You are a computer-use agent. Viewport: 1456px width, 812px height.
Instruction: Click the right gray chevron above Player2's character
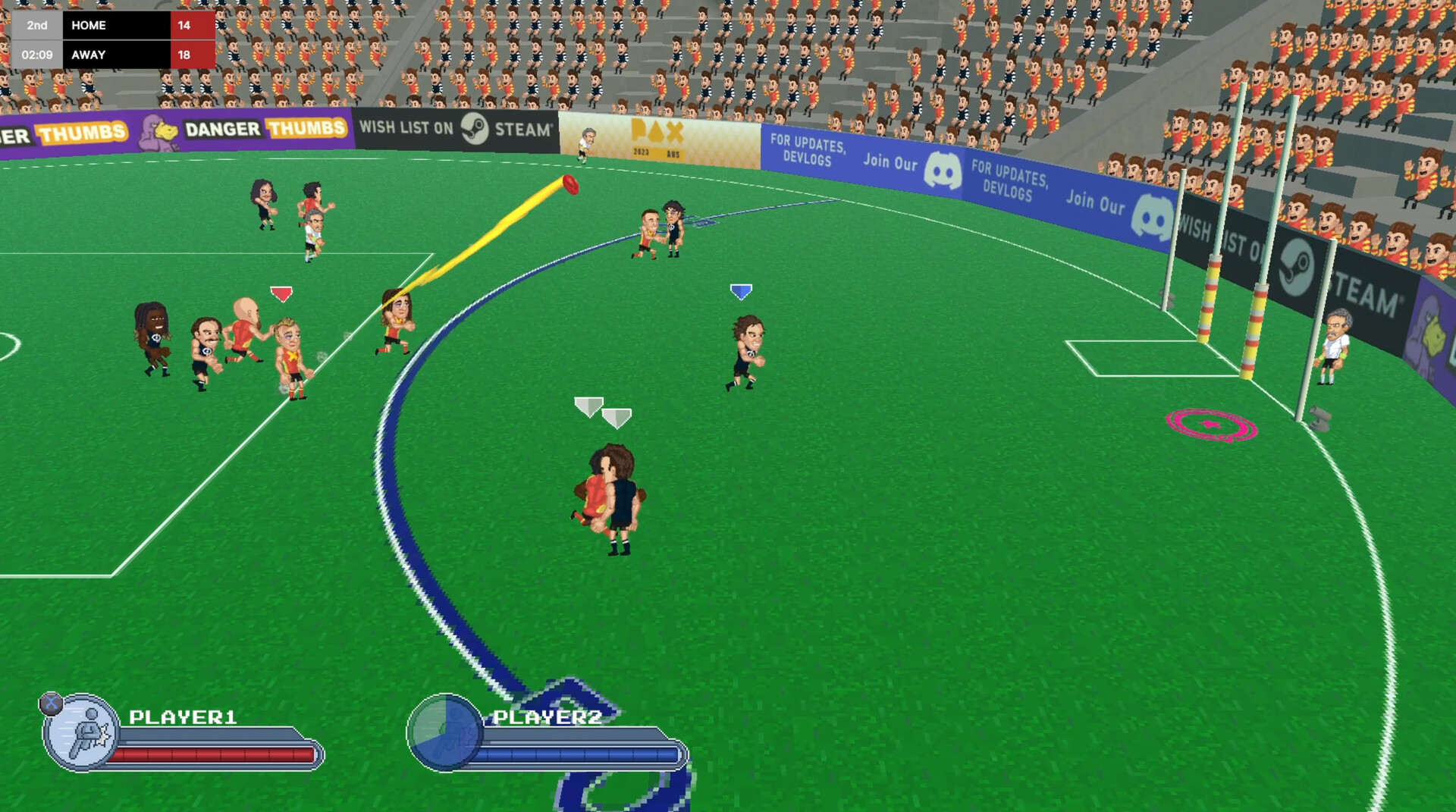[x=617, y=416]
